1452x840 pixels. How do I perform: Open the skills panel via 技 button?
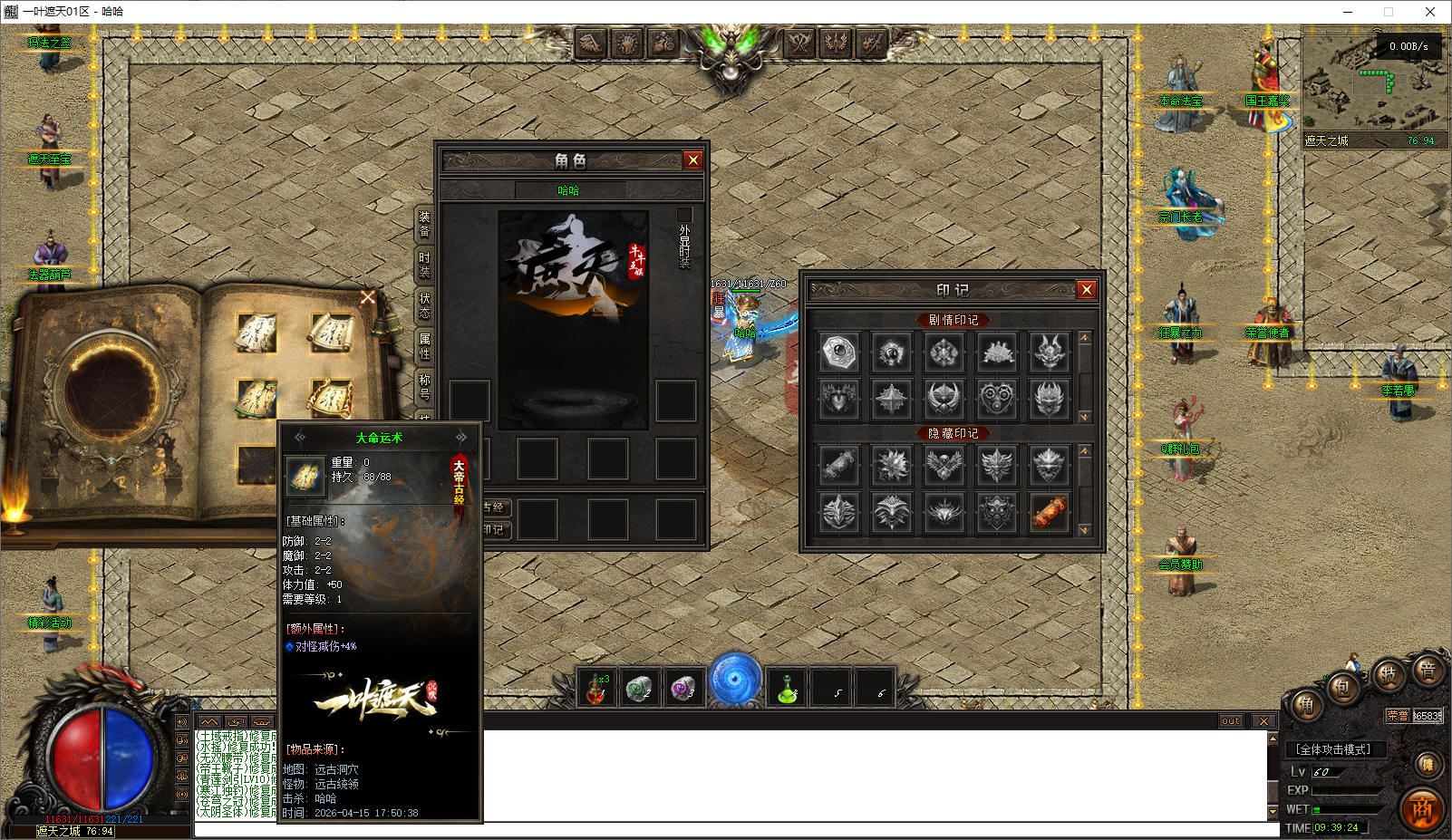[1387, 674]
